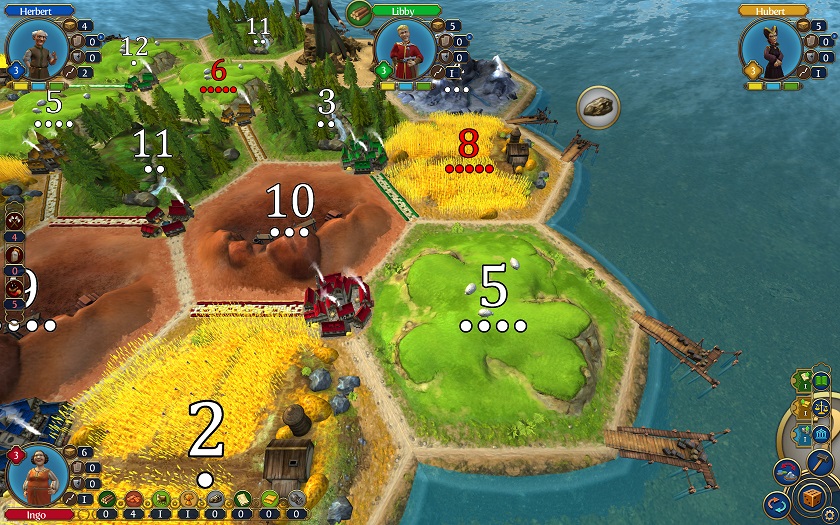This screenshot has height=525, width=840.
Task: Click the round ship token over the sea
Action: pyautogui.click(x=598, y=107)
